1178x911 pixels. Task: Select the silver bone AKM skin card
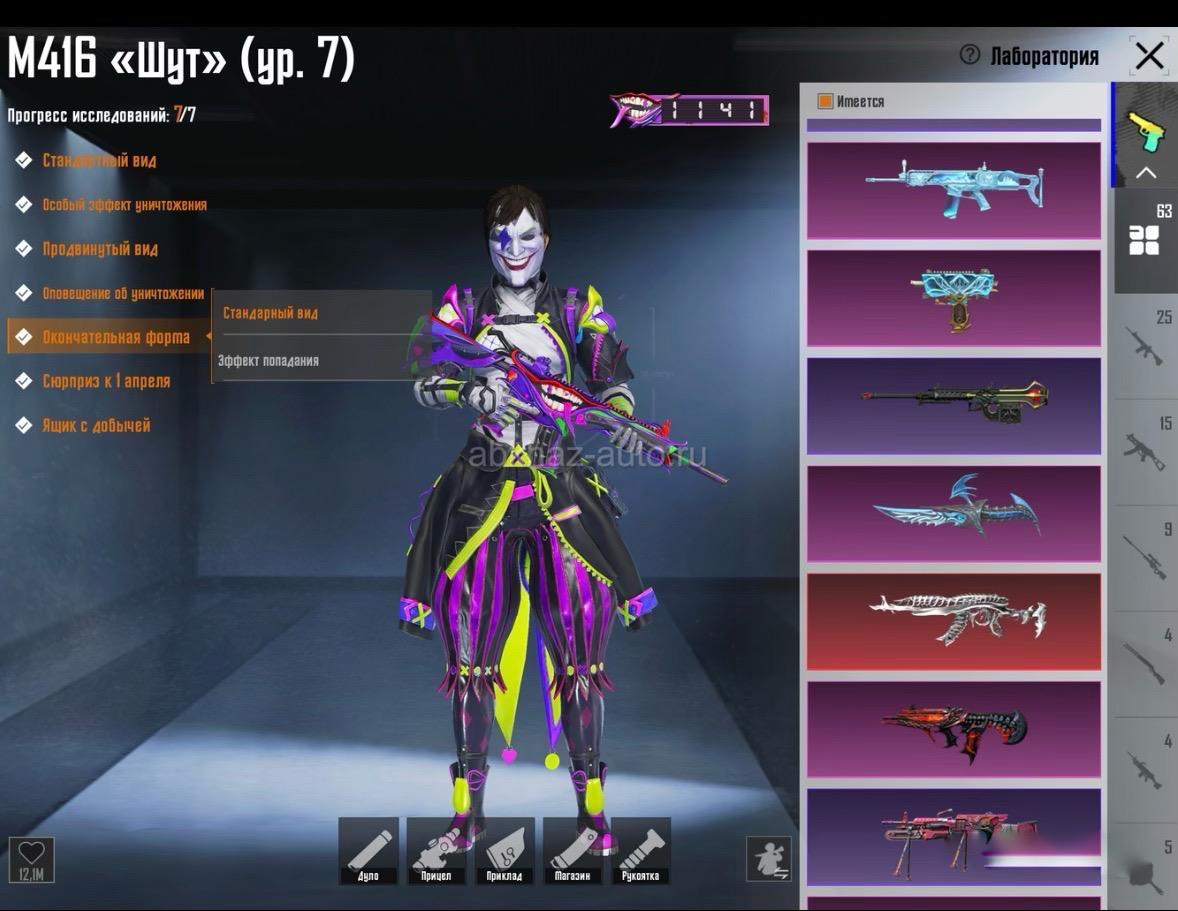pyautogui.click(x=953, y=621)
